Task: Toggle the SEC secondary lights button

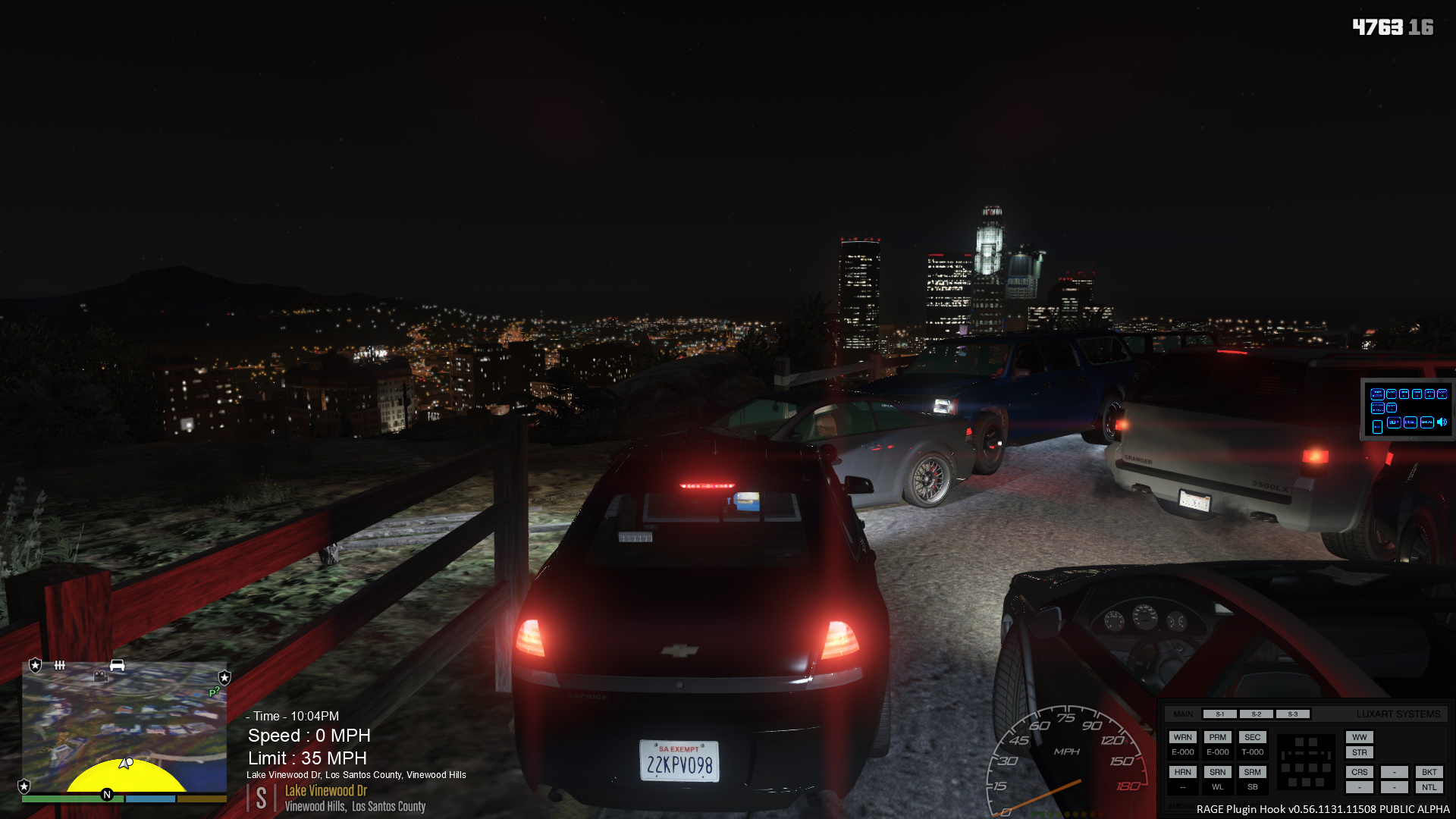Action: pyautogui.click(x=1252, y=737)
